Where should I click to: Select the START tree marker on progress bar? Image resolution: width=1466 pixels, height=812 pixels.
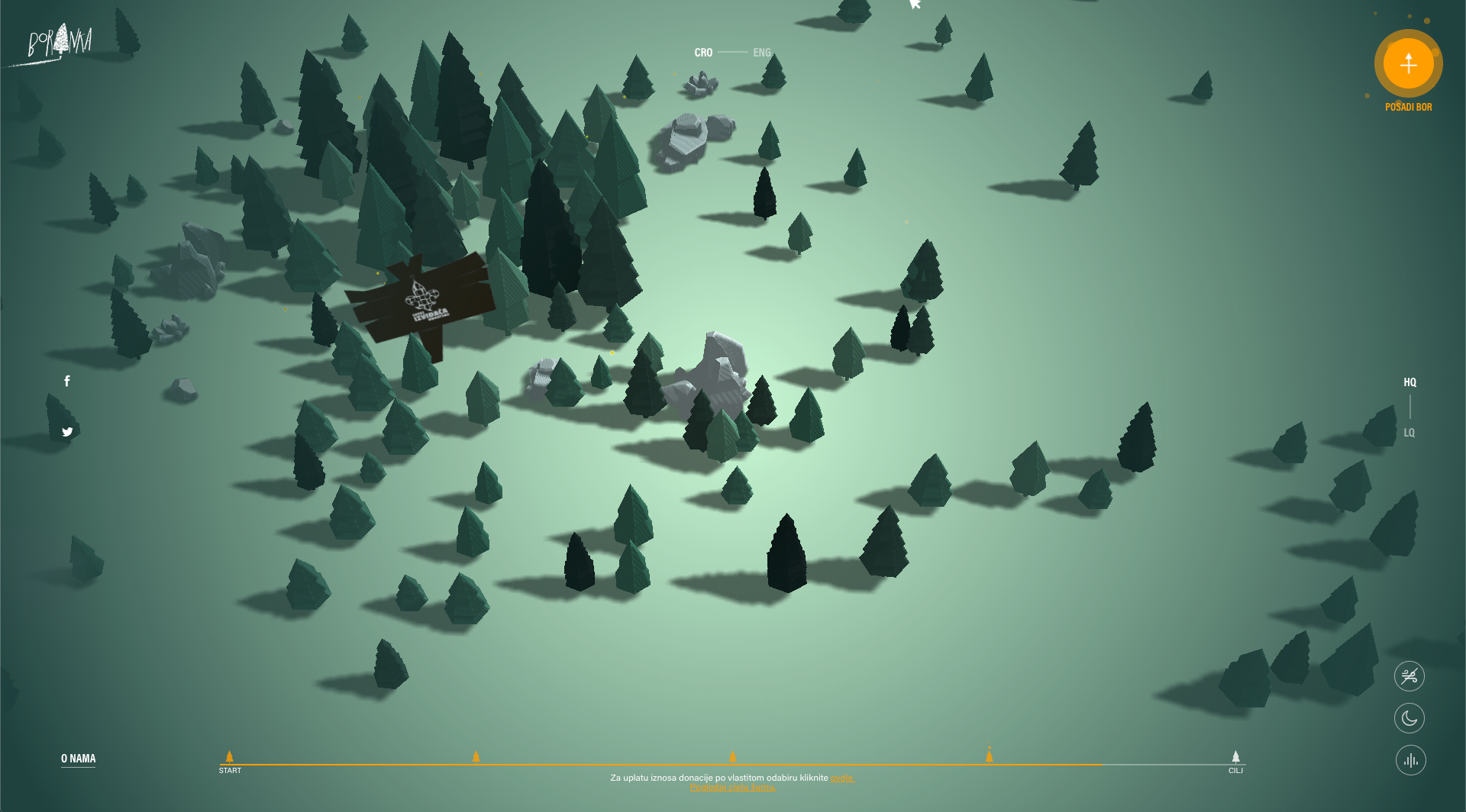[229, 757]
